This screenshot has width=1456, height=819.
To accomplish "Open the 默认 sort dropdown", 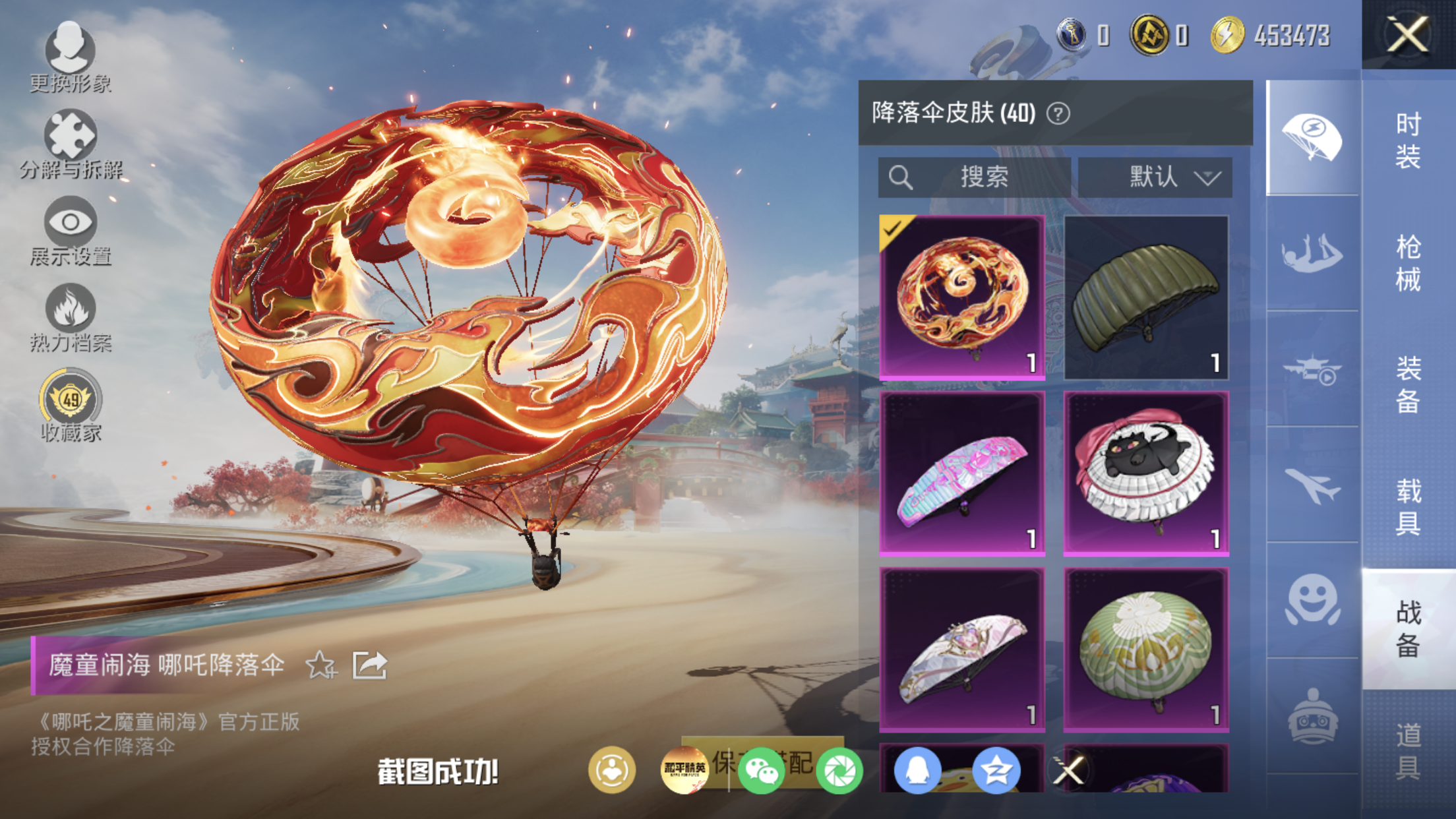I will (1155, 177).
